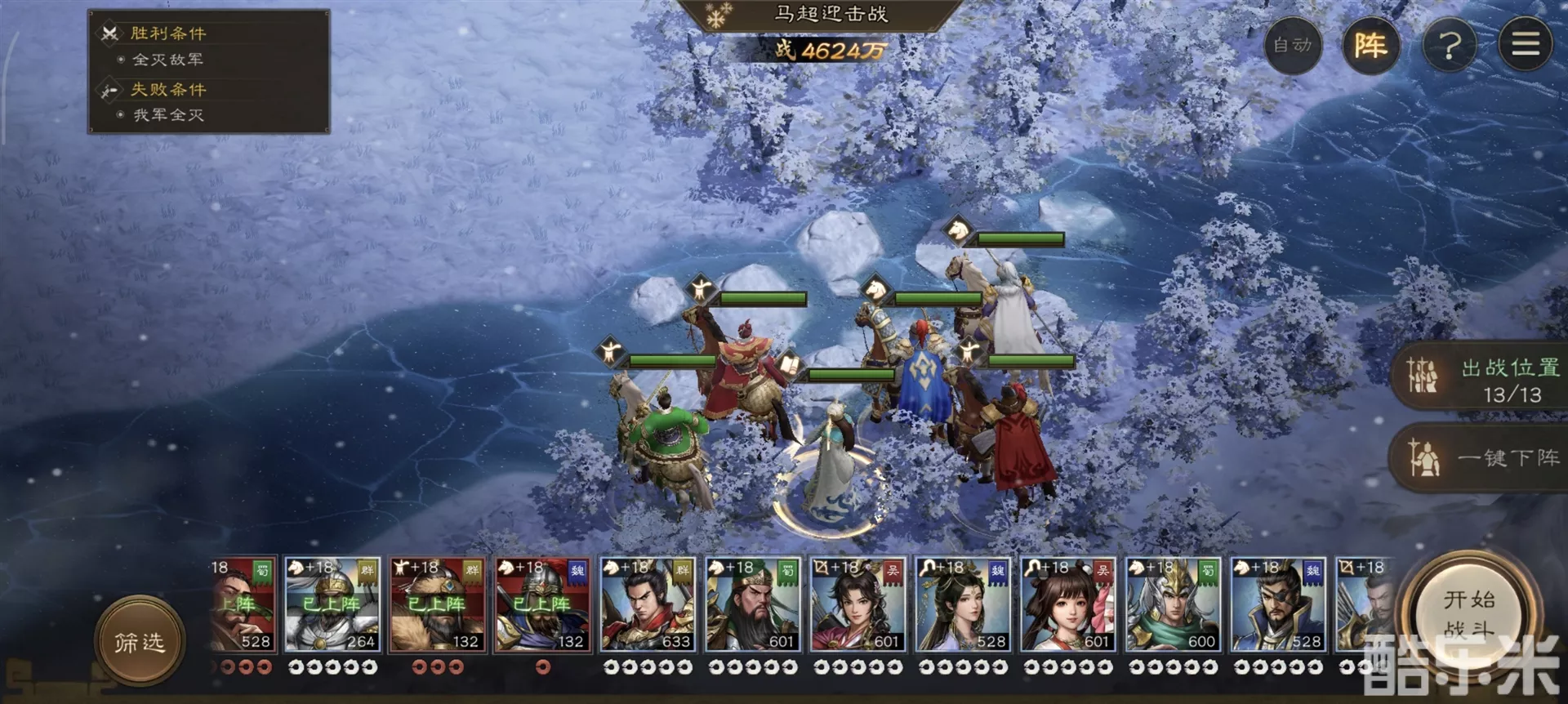
Task: Select the 魏 lady card with 528
Action: tap(963, 605)
